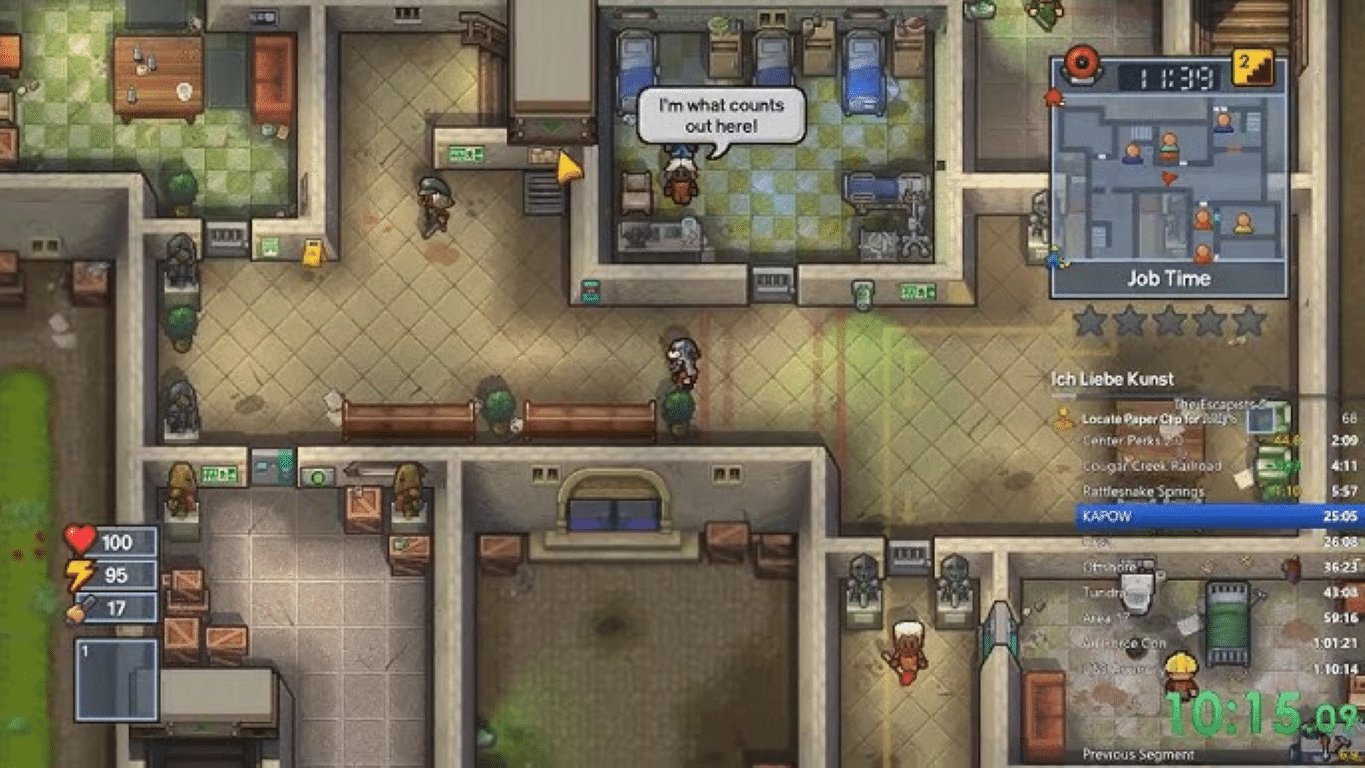Select the Job Time panel label
1365x768 pixels.
[x=1169, y=277]
